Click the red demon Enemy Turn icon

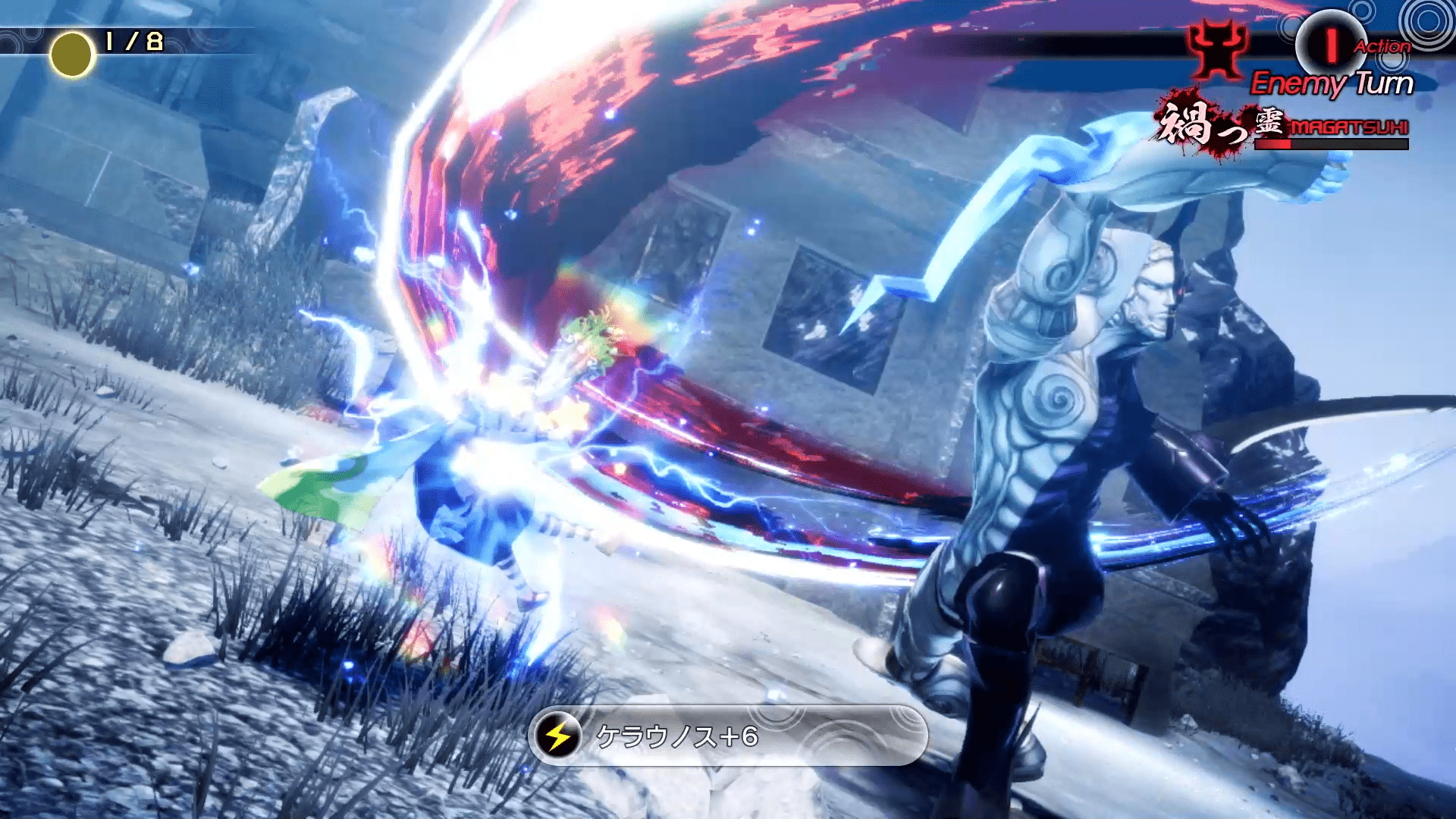[x=1218, y=49]
